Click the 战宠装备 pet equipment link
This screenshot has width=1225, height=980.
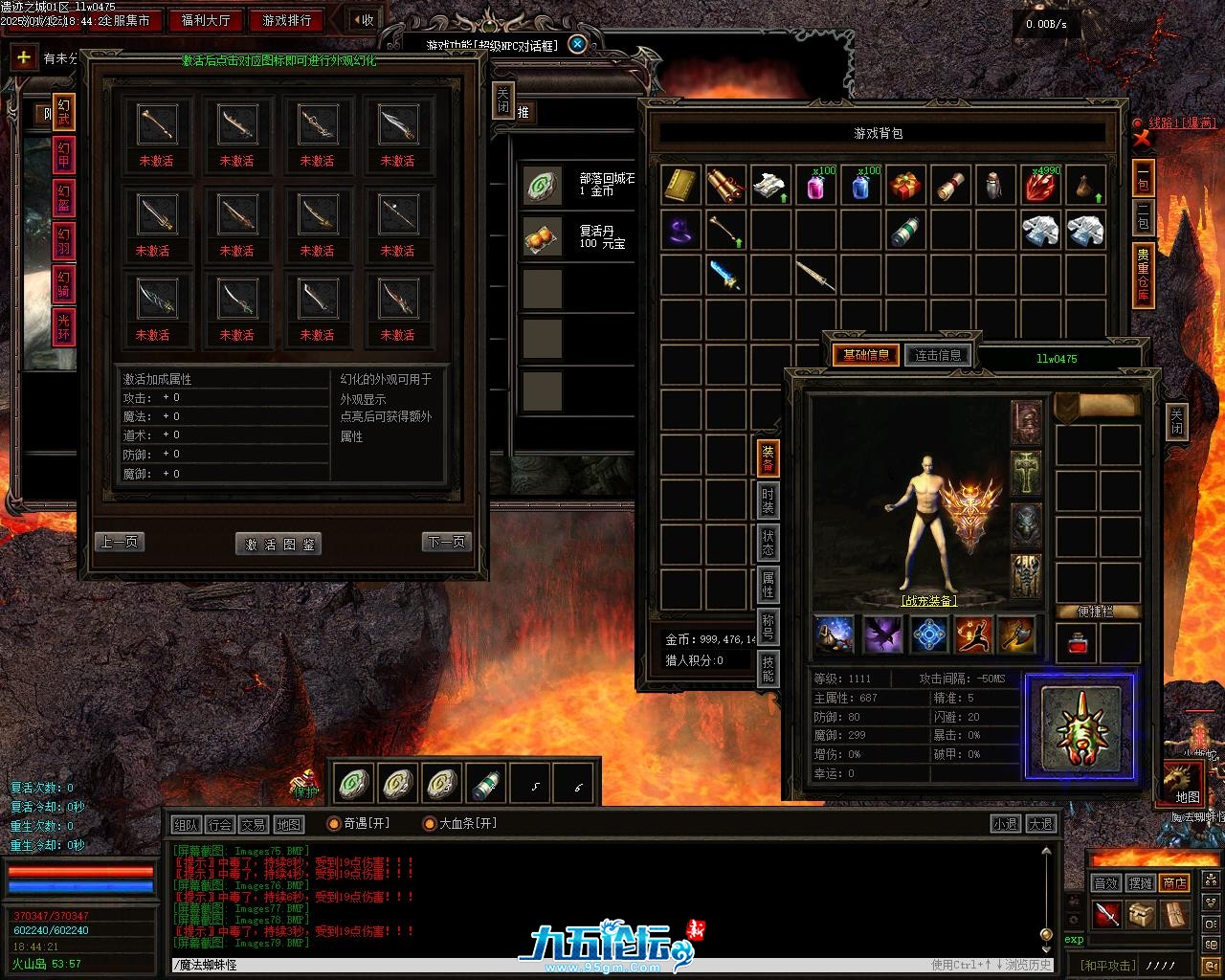point(928,601)
